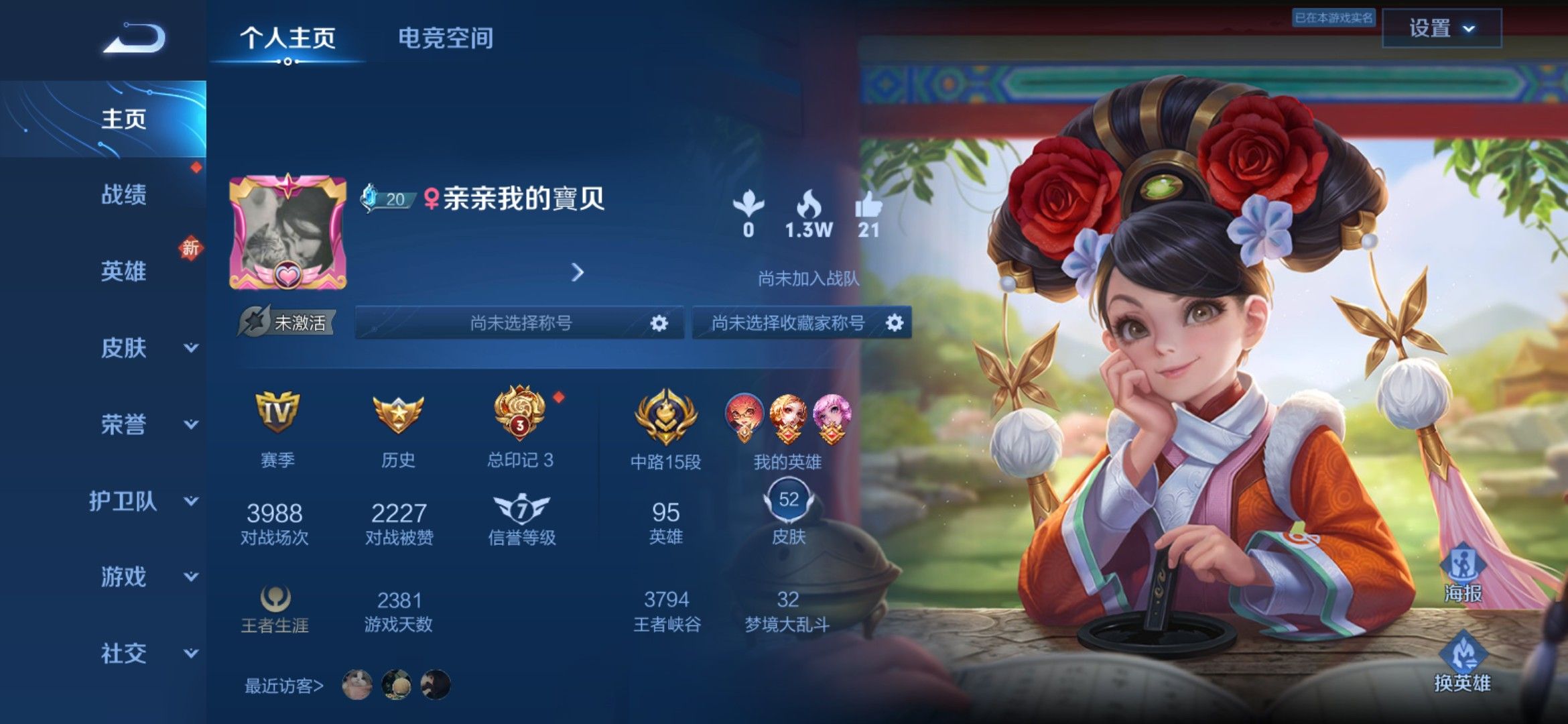Open 战绩 from the sidebar menu

[x=124, y=194]
